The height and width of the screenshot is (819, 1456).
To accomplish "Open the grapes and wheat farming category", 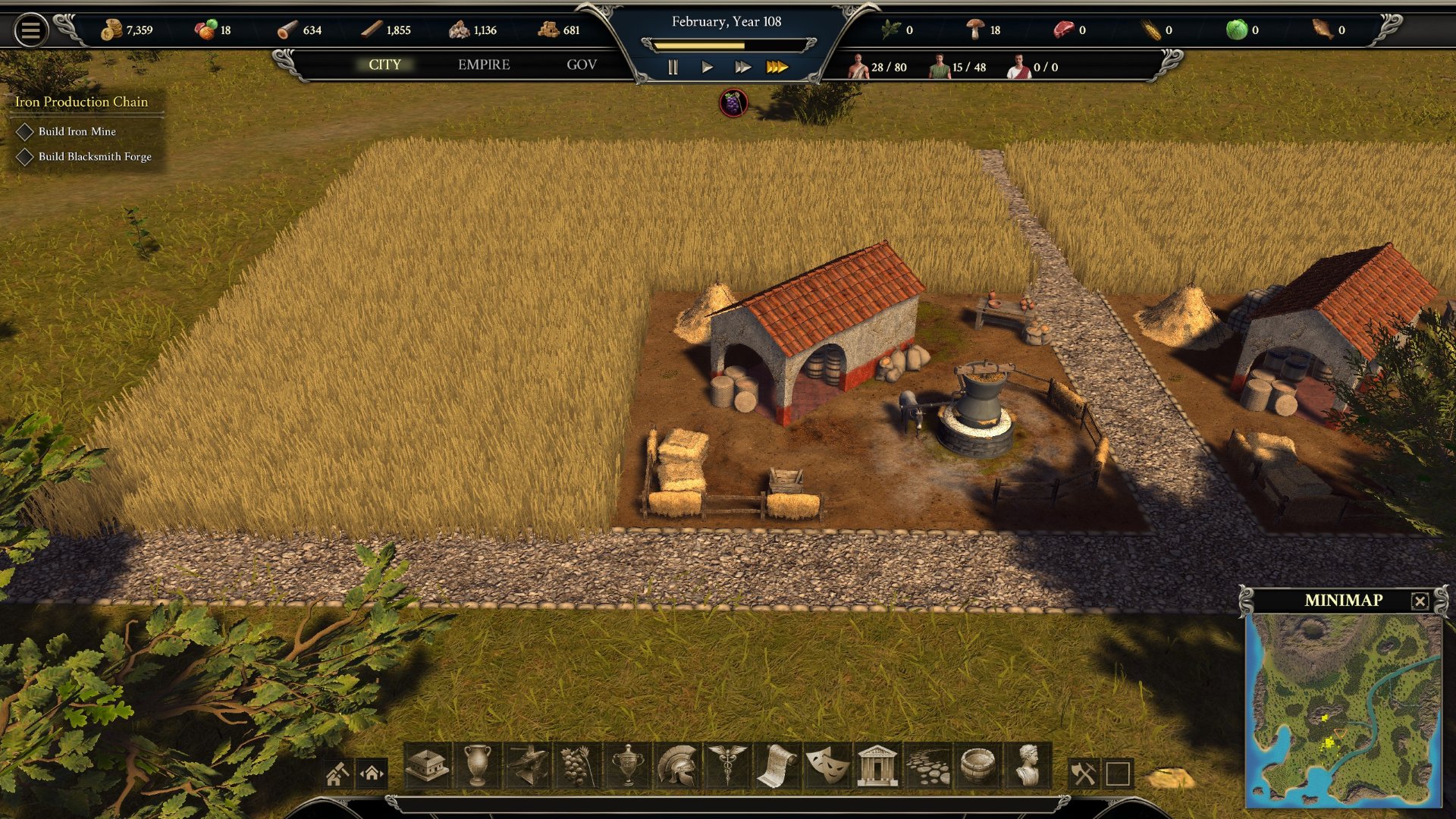I will pos(576,765).
